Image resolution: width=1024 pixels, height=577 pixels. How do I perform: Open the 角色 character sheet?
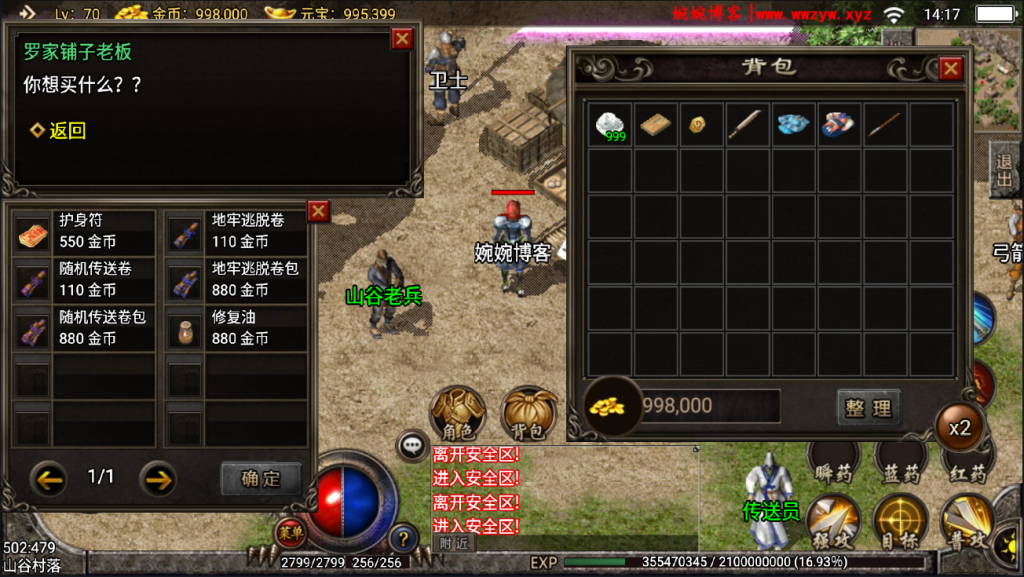pos(457,413)
